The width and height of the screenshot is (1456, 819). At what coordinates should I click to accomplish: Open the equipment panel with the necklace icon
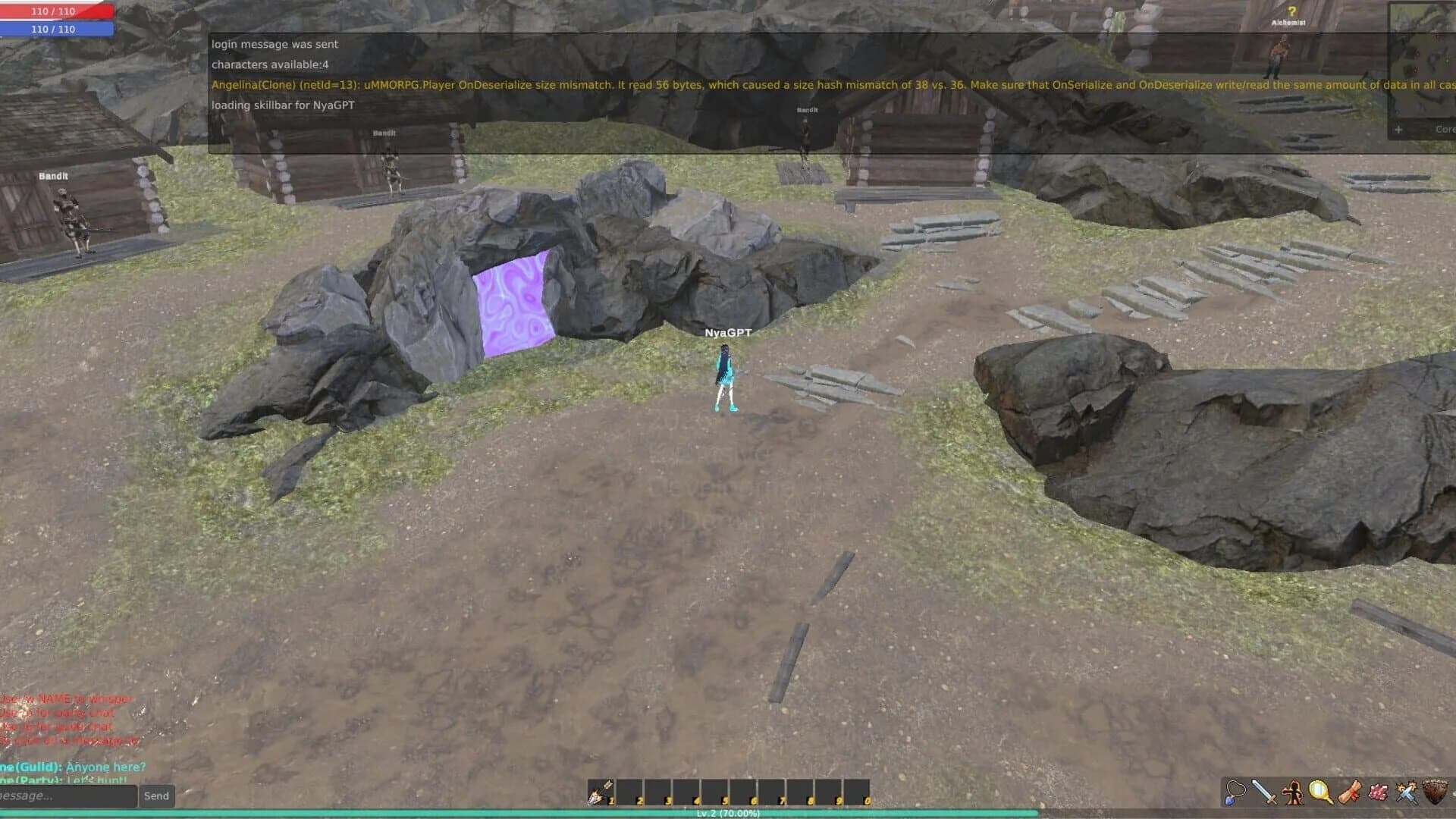pos(1234,792)
